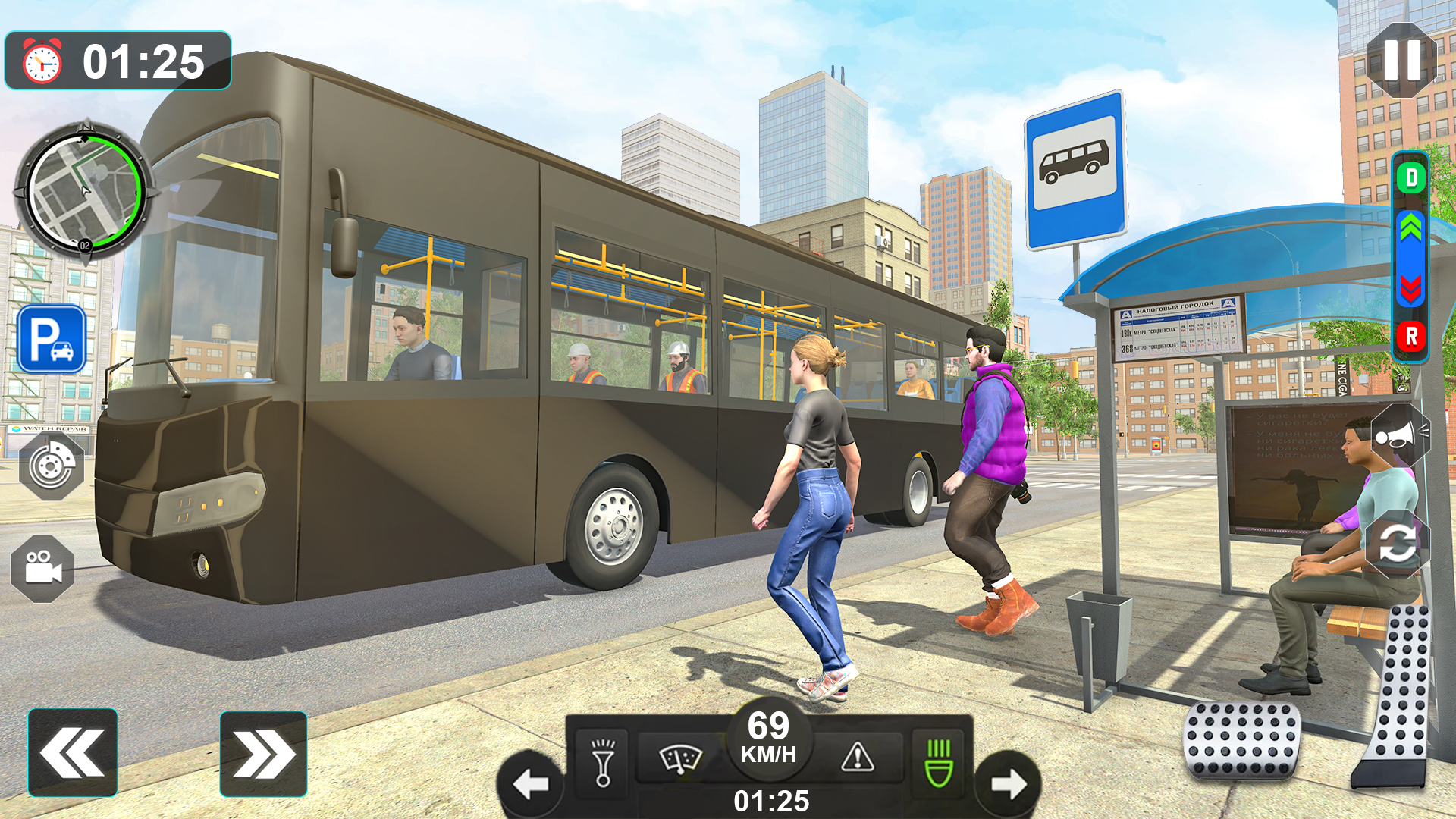1456x819 pixels.
Task: Activate the hazard warning lights
Action: pos(858,757)
